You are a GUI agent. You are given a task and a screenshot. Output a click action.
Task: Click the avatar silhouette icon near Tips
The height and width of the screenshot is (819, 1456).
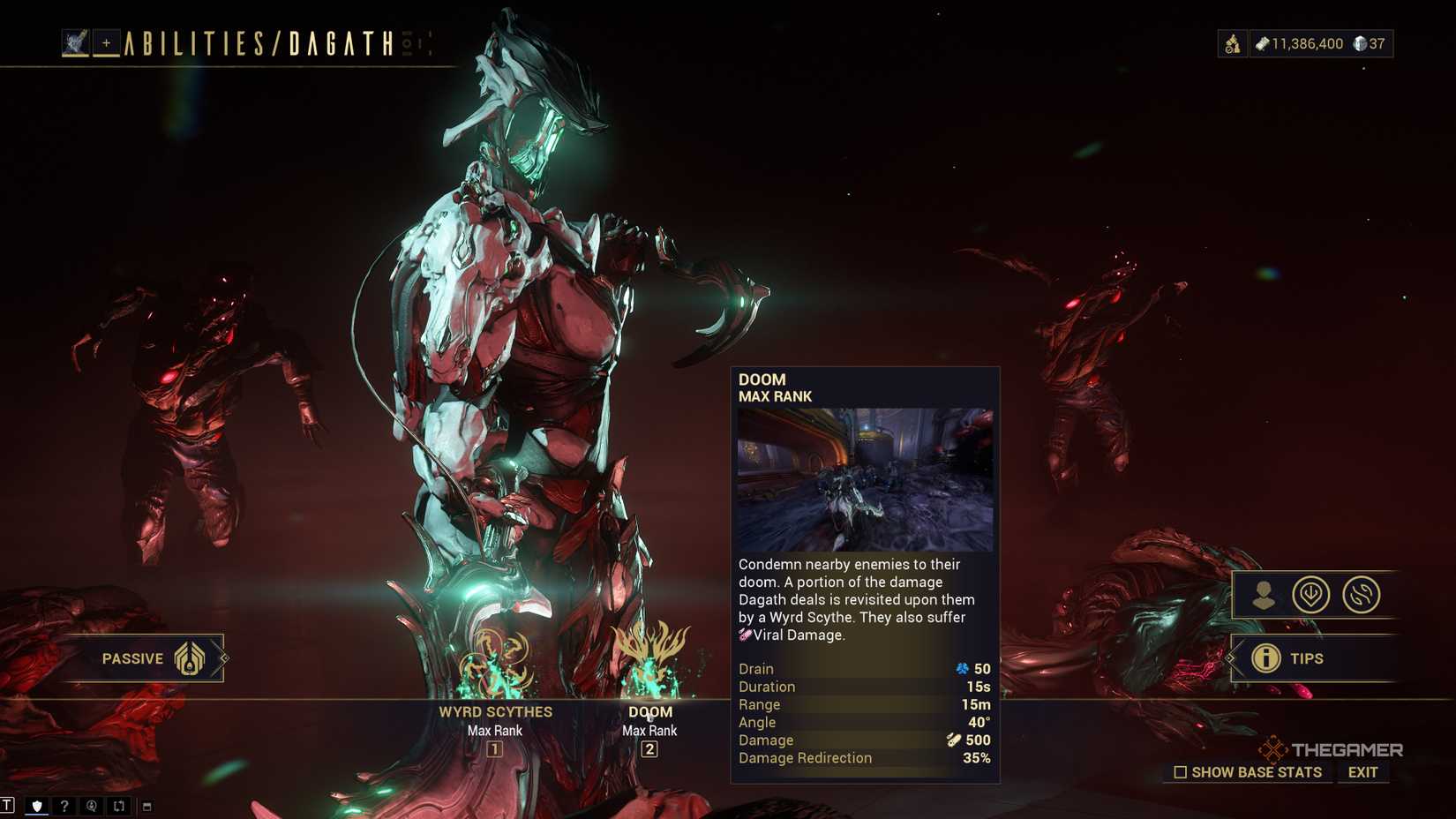tap(1265, 596)
